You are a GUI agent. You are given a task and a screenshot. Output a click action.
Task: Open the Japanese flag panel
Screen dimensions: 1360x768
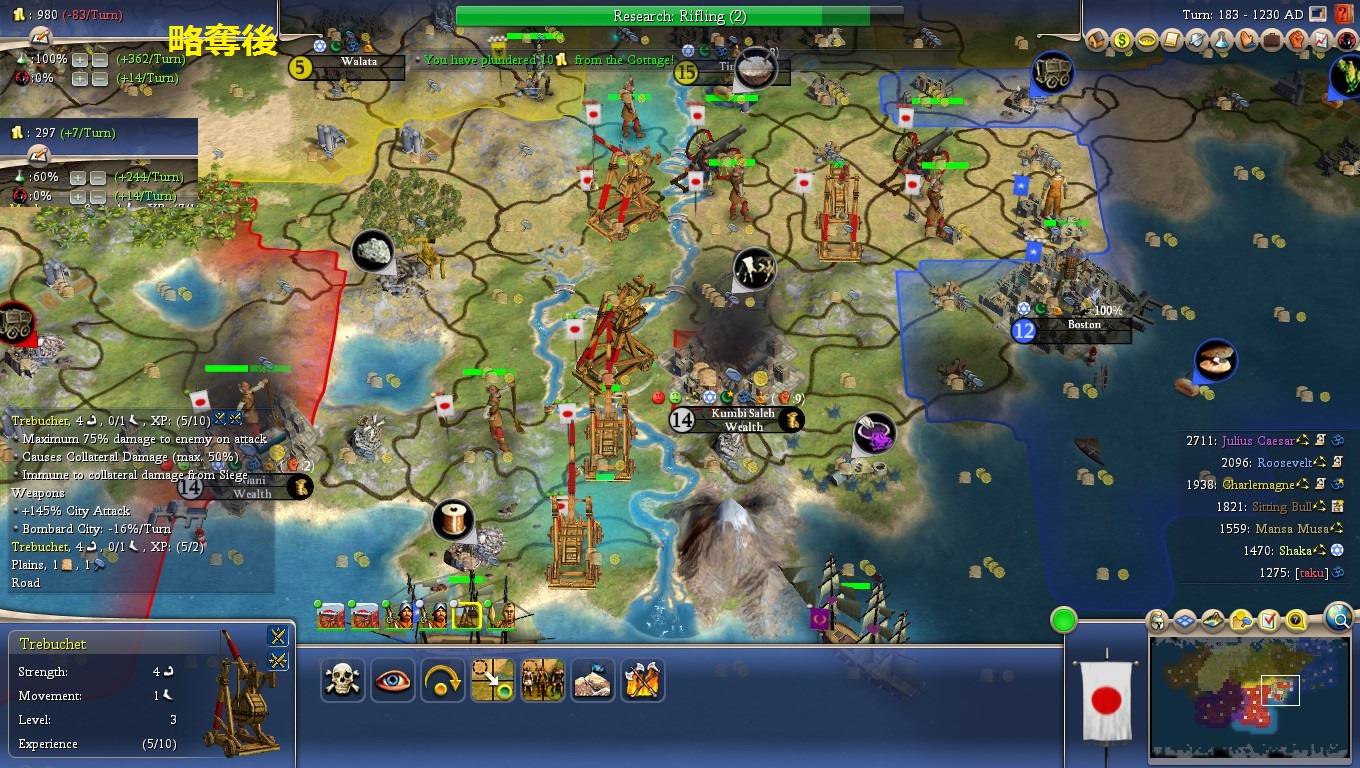tap(1105, 700)
